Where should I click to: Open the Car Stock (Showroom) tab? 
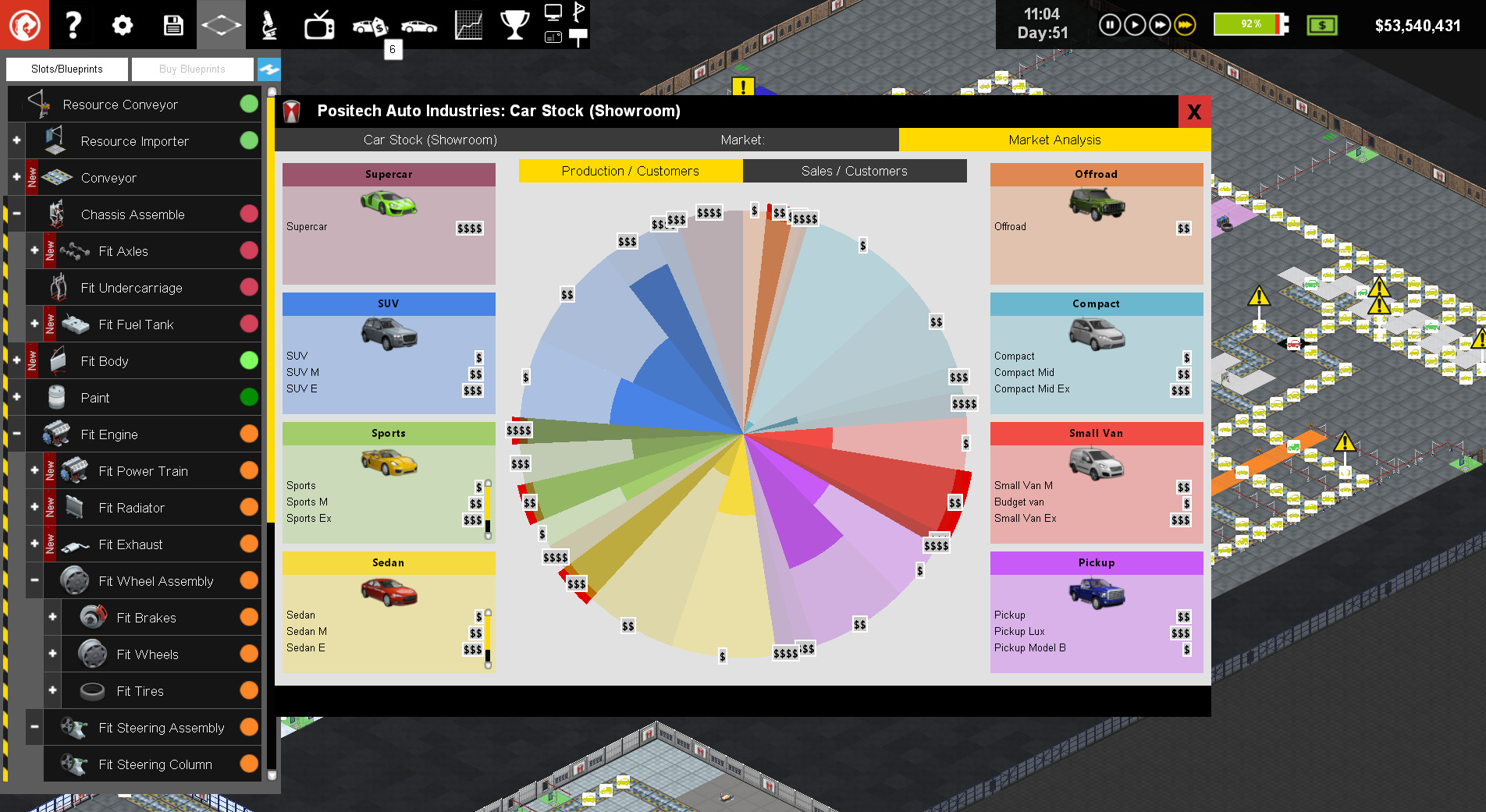(429, 140)
